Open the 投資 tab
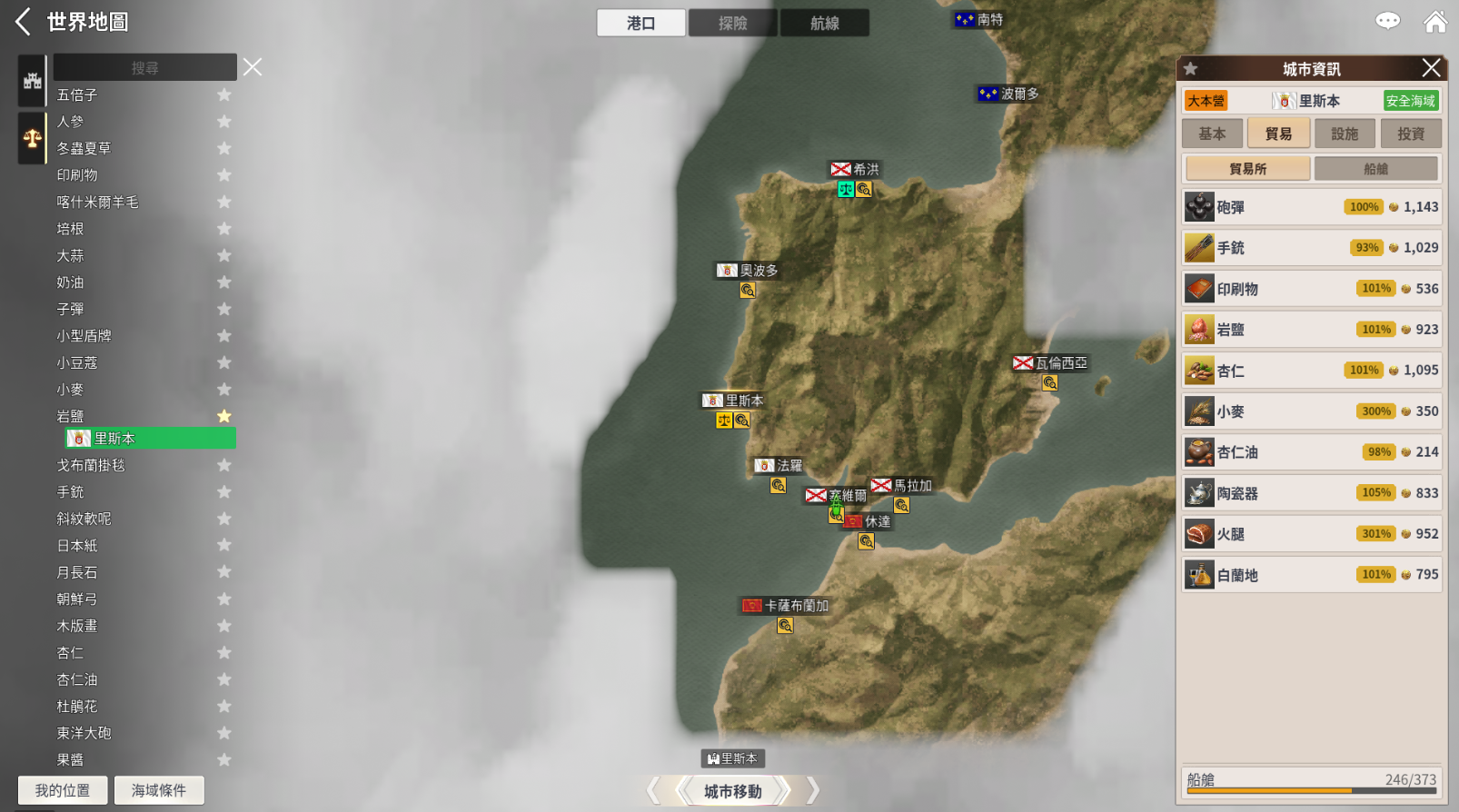The height and width of the screenshot is (812, 1459). [x=1411, y=134]
